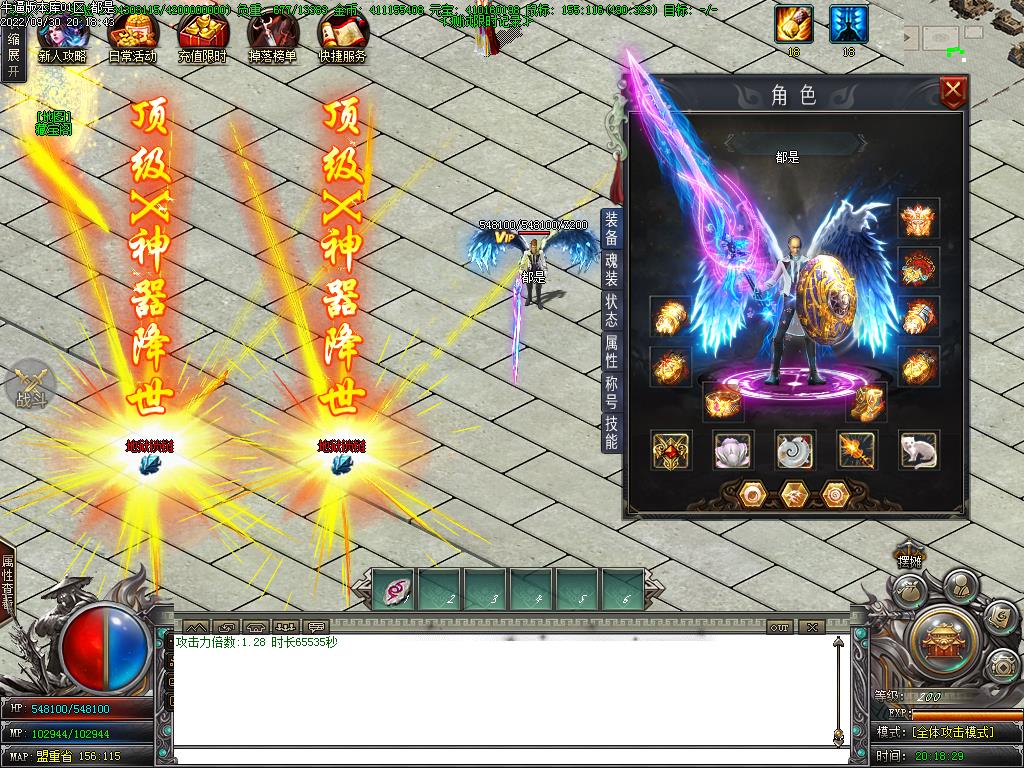
Task: Show the 掉落榜单 drop list
Action: point(272,40)
